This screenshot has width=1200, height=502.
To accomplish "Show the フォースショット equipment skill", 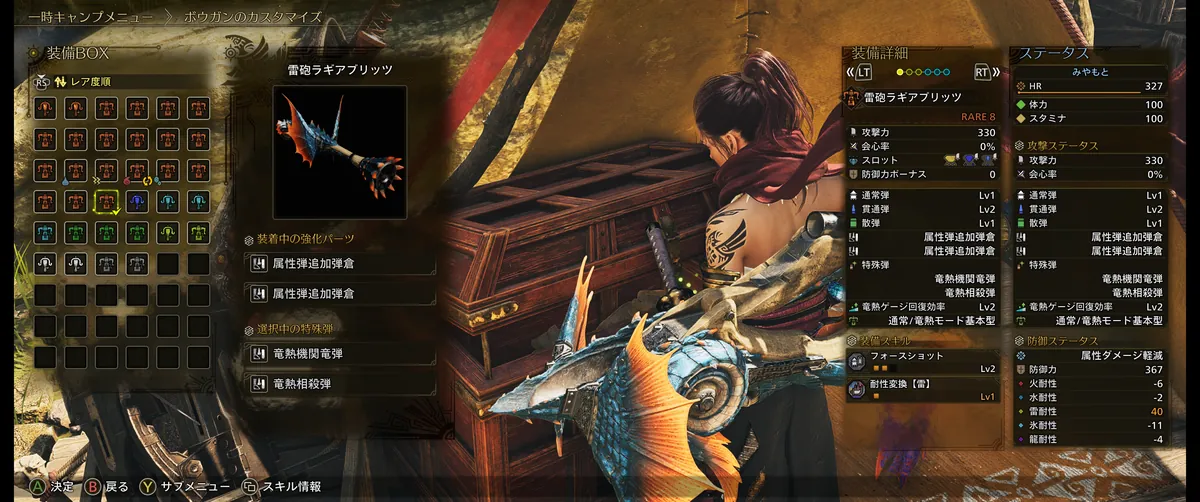I will point(920,361).
